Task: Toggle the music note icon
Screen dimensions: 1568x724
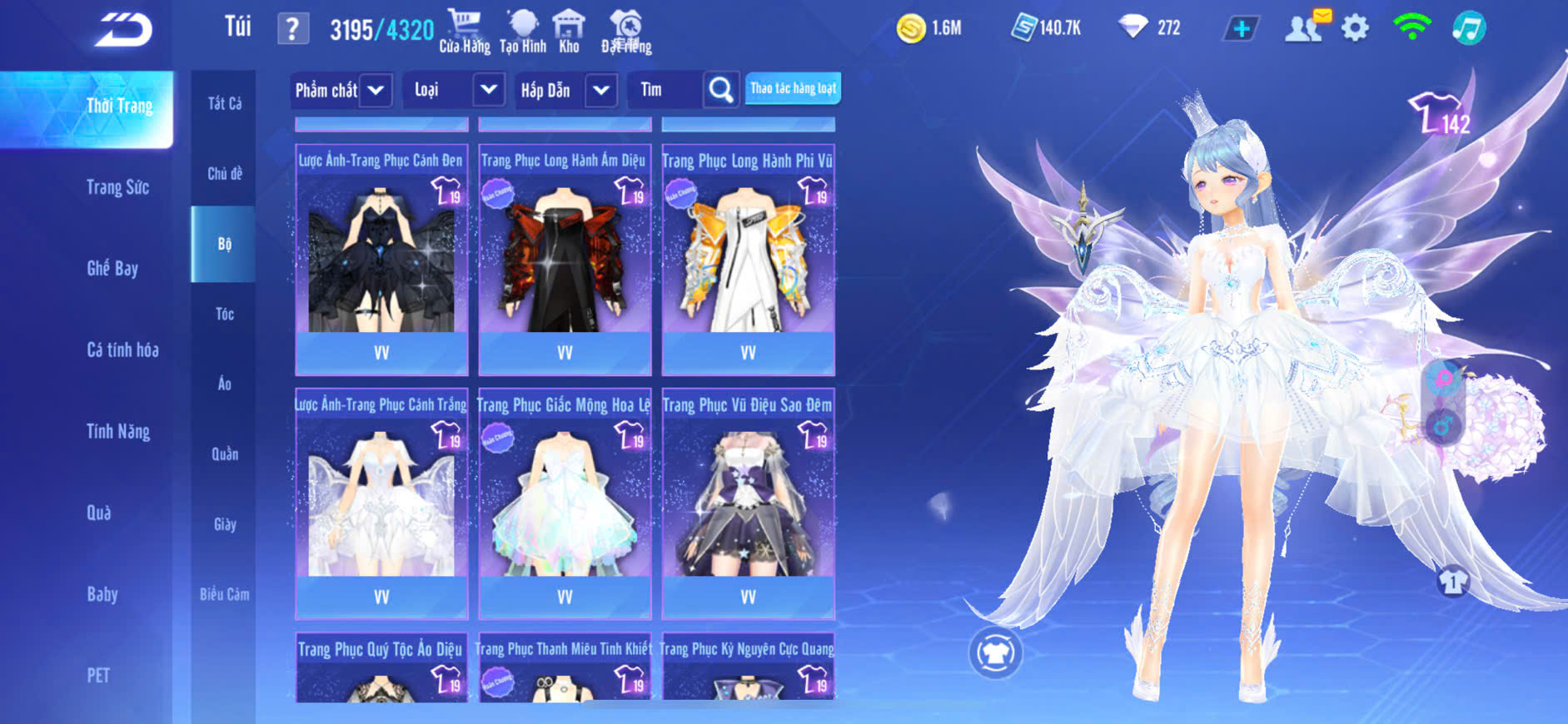Action: click(1468, 28)
